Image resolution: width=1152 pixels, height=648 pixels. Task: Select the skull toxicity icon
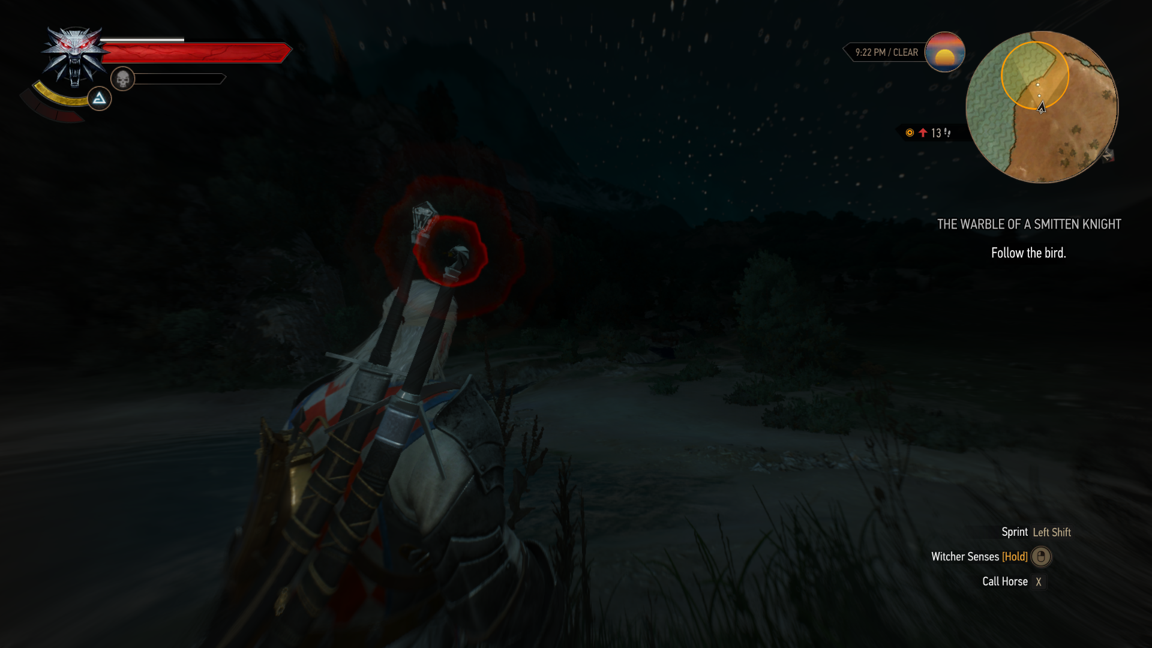[123, 78]
